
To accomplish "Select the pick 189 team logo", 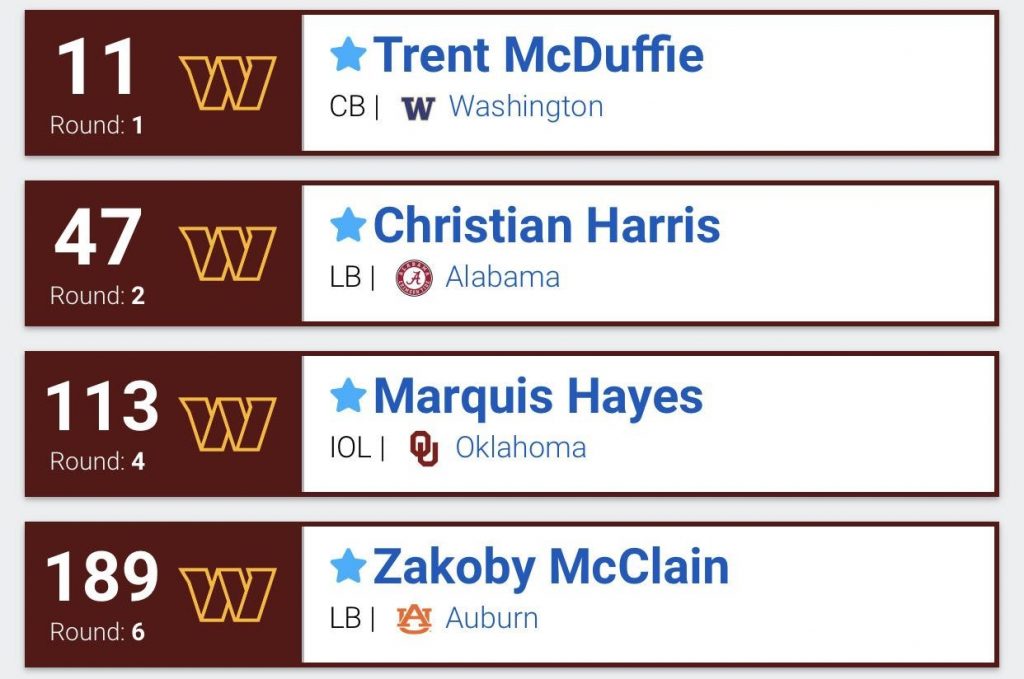I will (227, 594).
